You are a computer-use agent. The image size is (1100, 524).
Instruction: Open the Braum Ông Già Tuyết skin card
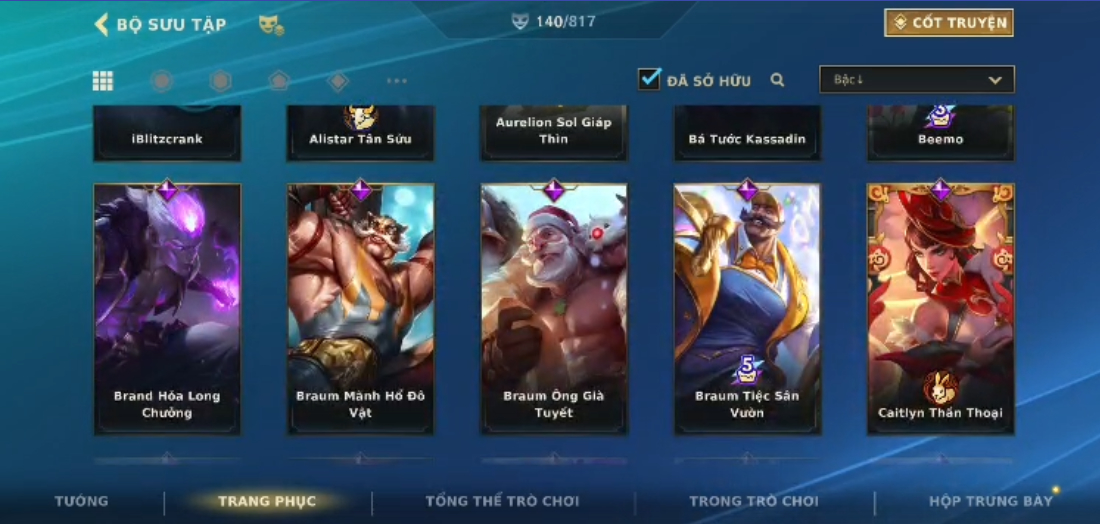coord(553,308)
